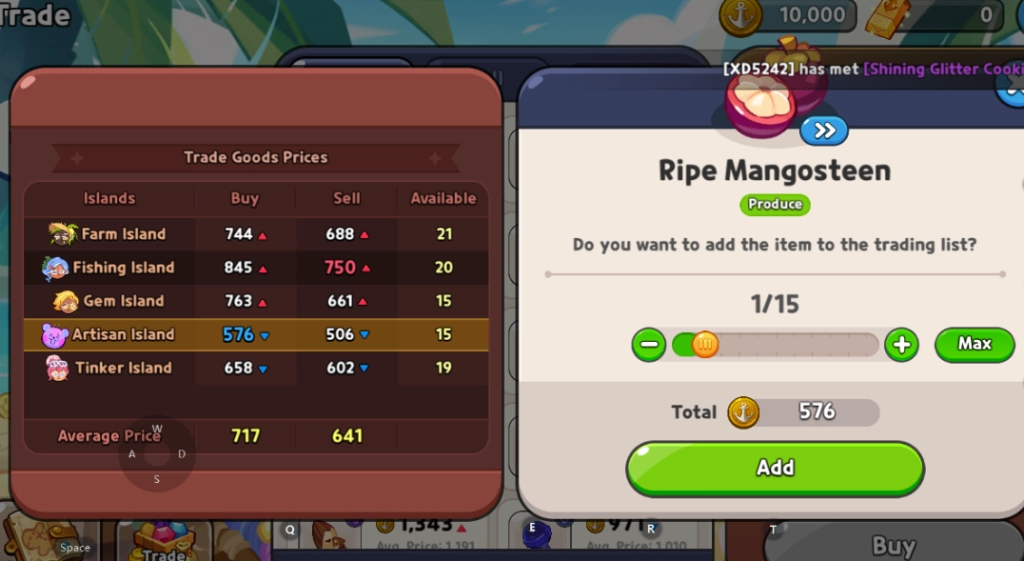
Task: Click the orange quantity slider handle
Action: (x=705, y=345)
